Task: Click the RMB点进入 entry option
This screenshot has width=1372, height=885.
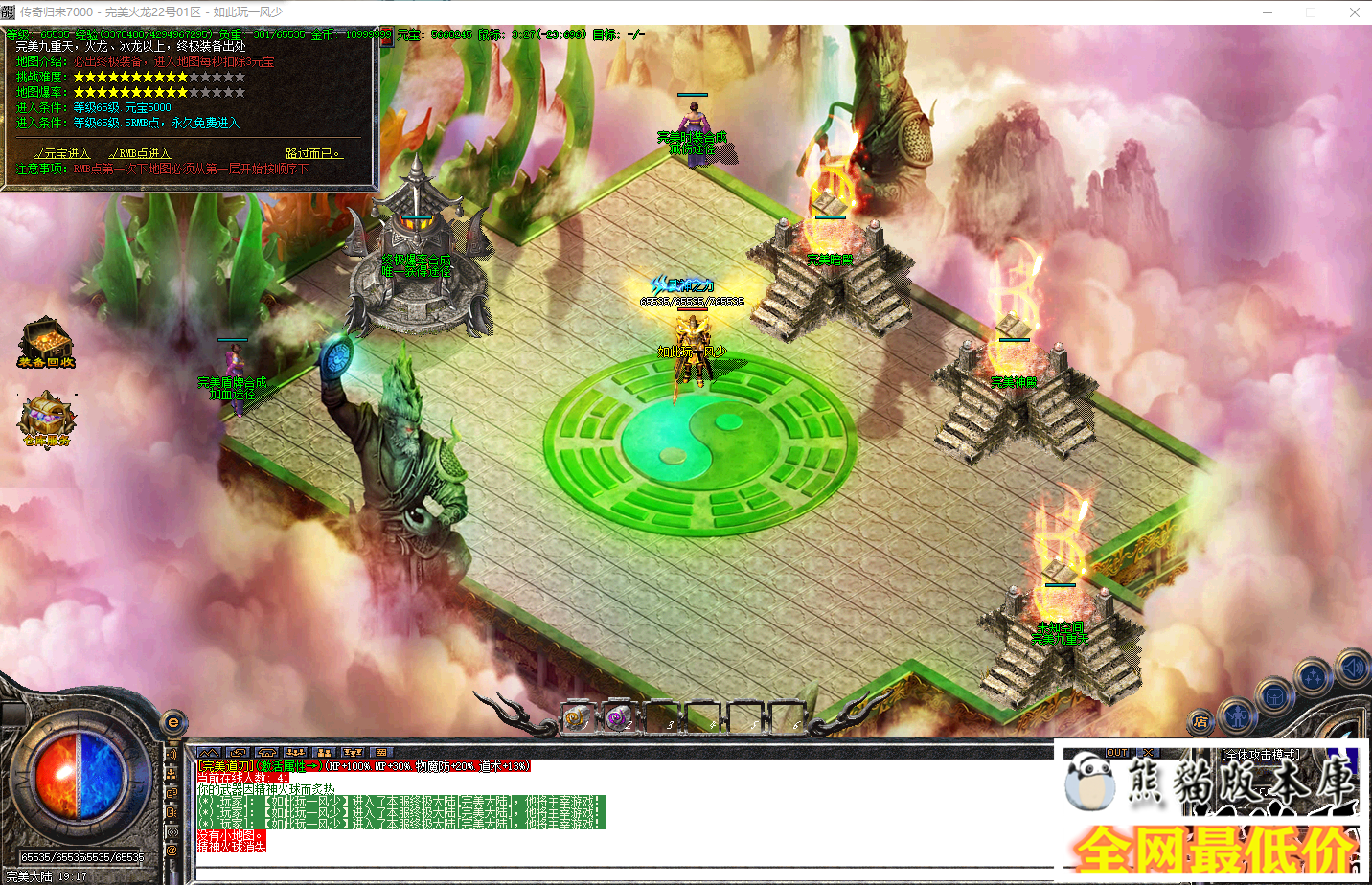Action: click(140, 153)
